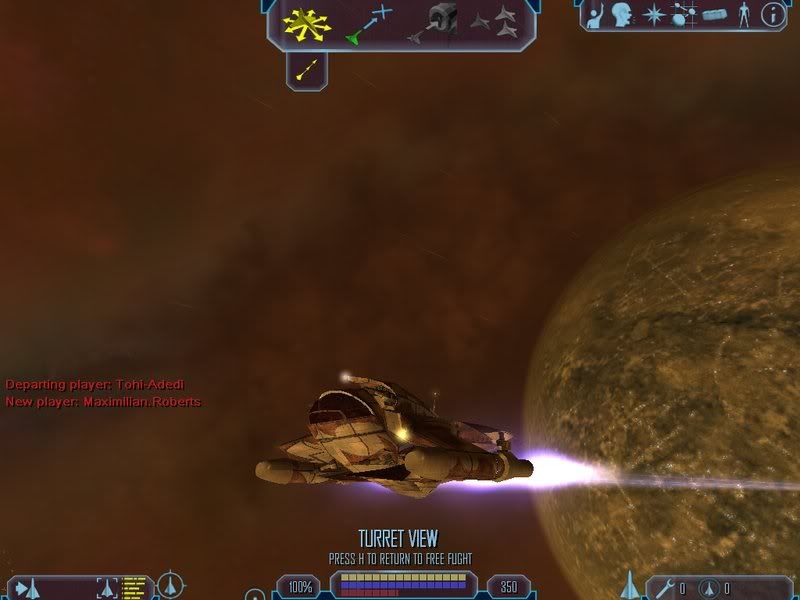Open the circled information icon
Screen dimensions: 800x600
[x=772, y=14]
